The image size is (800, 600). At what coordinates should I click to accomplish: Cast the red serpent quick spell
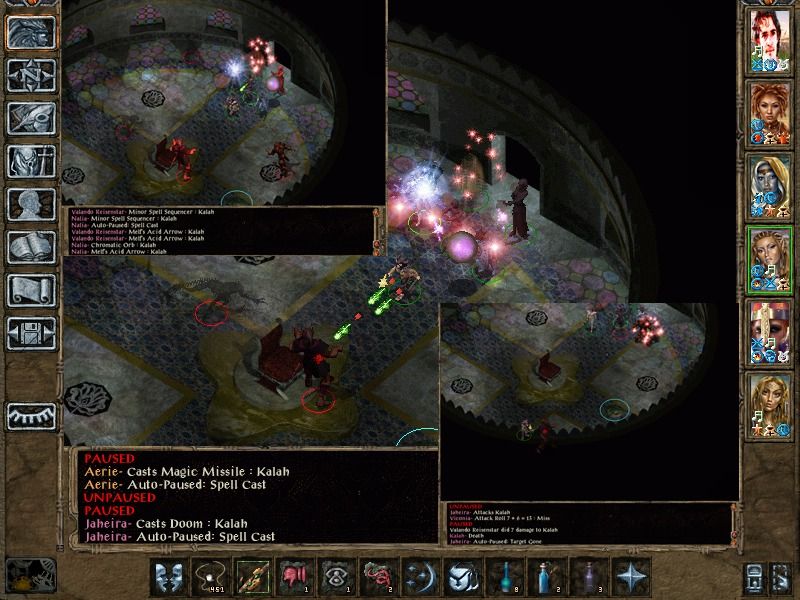377,576
